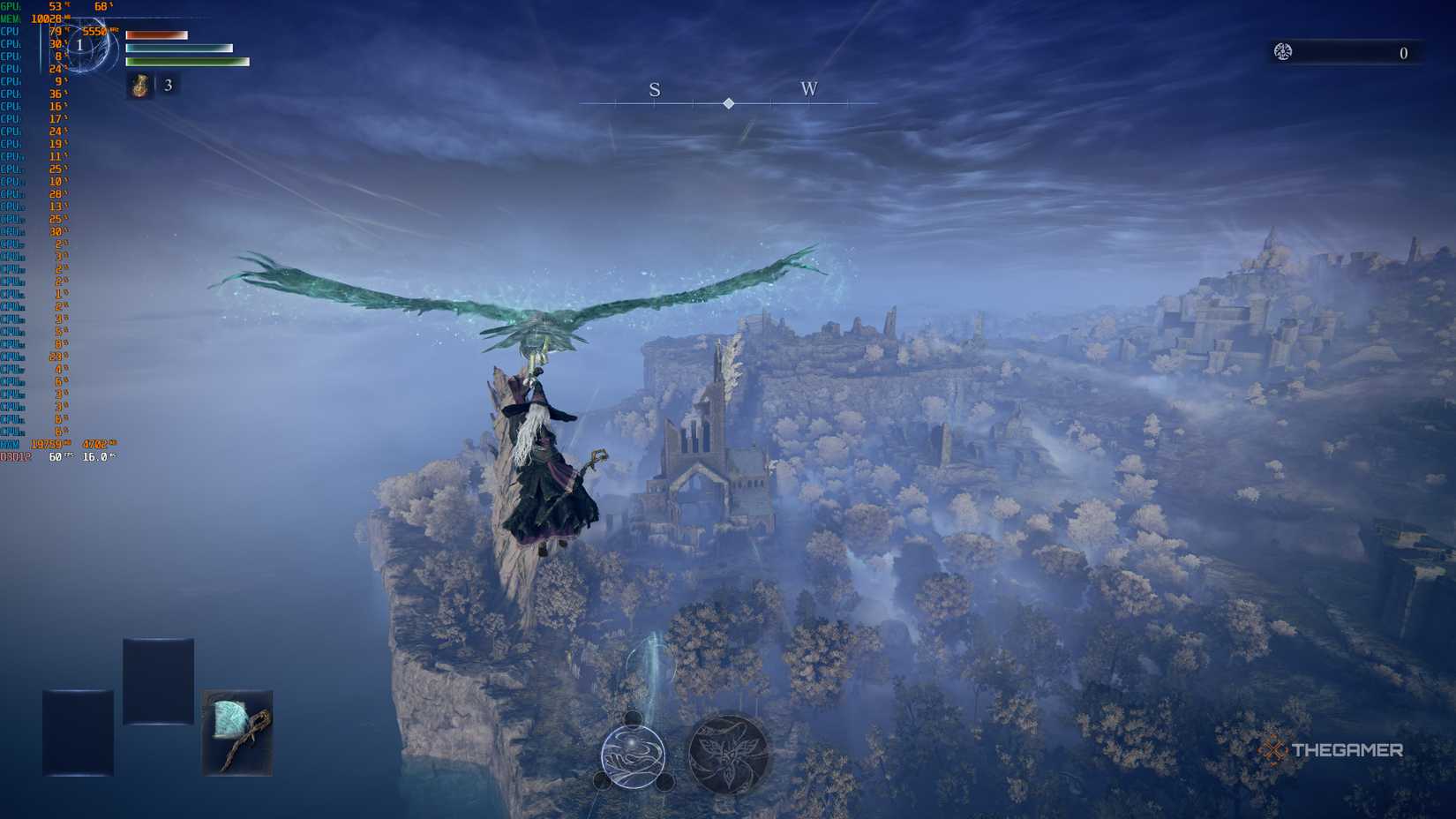Activate the swirling orb character skill
This screenshot has width=1456, height=819.
click(633, 756)
